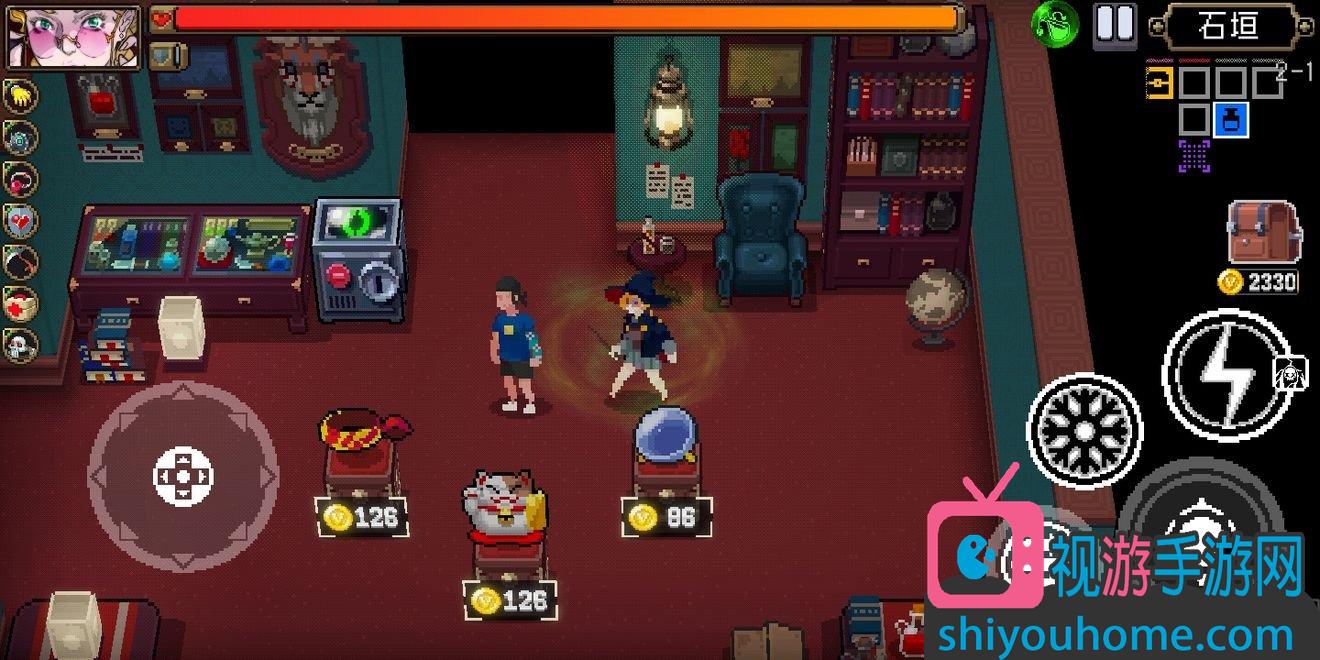Image resolution: width=1320 pixels, height=660 pixels.
Task: Select the skull buff icon
Action: click(20, 345)
